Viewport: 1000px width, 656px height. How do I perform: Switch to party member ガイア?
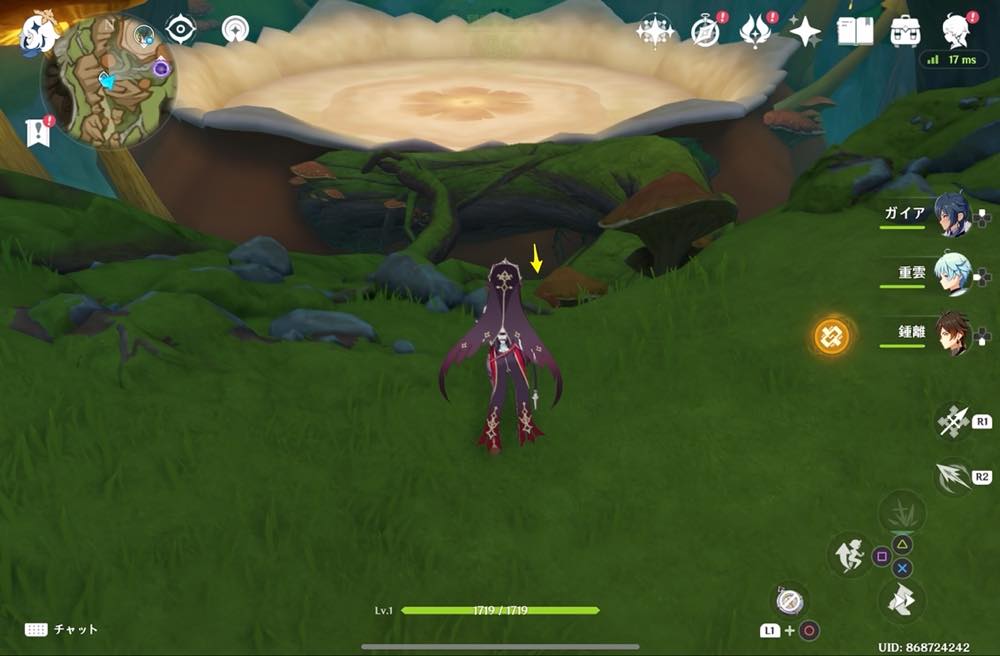coord(953,215)
